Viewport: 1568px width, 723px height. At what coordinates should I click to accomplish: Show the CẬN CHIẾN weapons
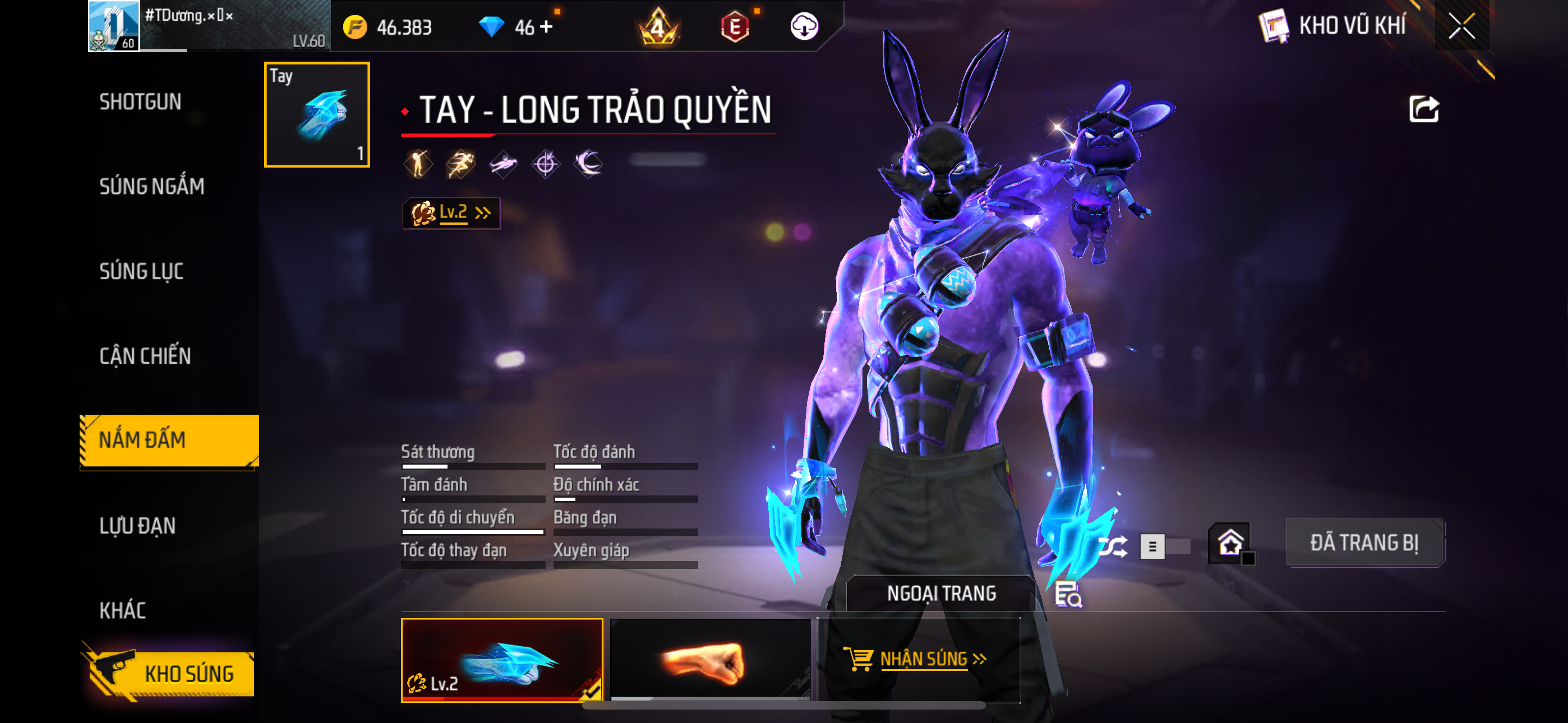click(145, 356)
